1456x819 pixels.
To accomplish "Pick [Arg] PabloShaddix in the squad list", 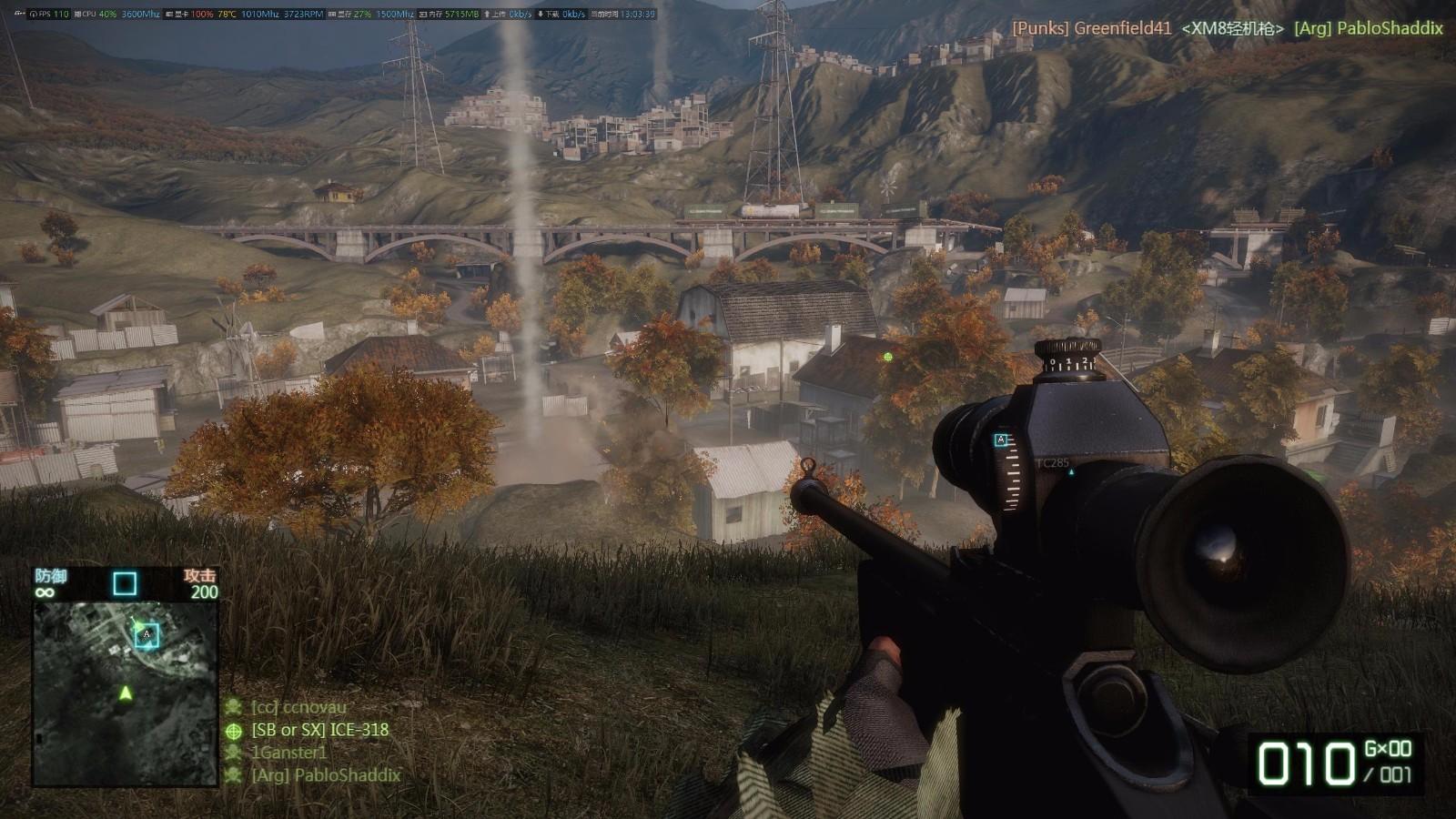I will [325, 775].
